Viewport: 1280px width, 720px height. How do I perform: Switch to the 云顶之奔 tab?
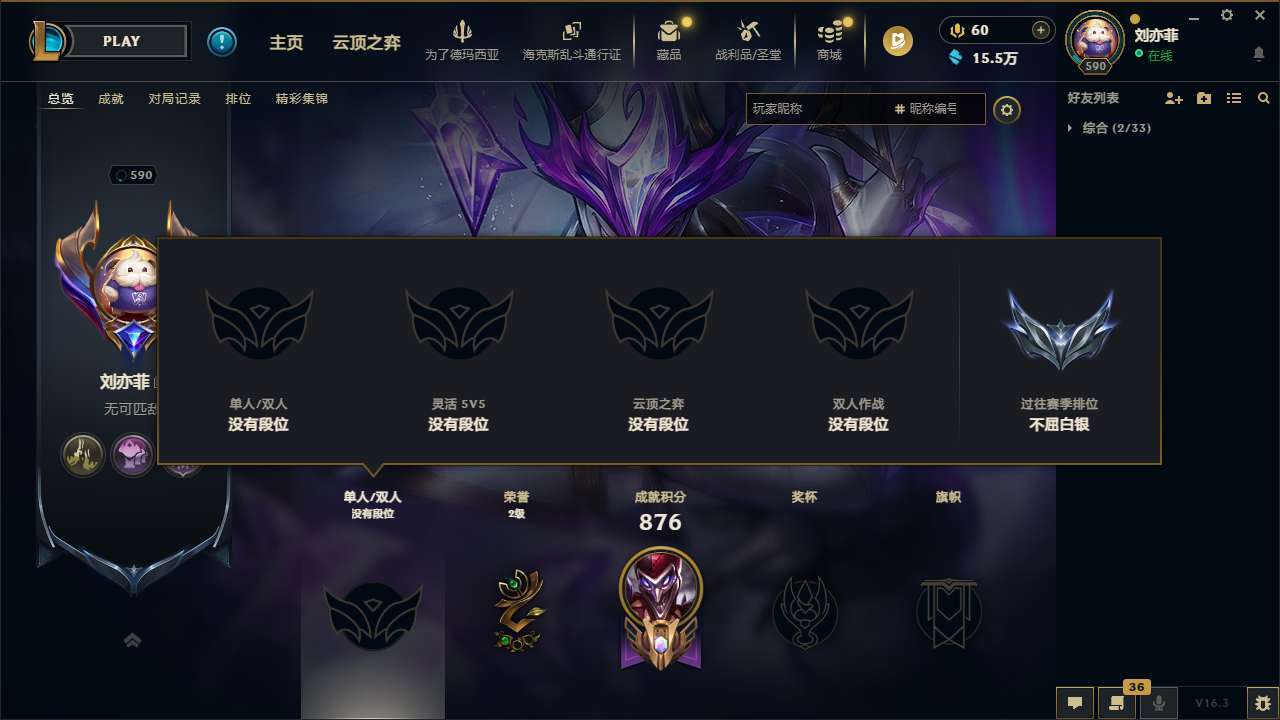(367, 43)
